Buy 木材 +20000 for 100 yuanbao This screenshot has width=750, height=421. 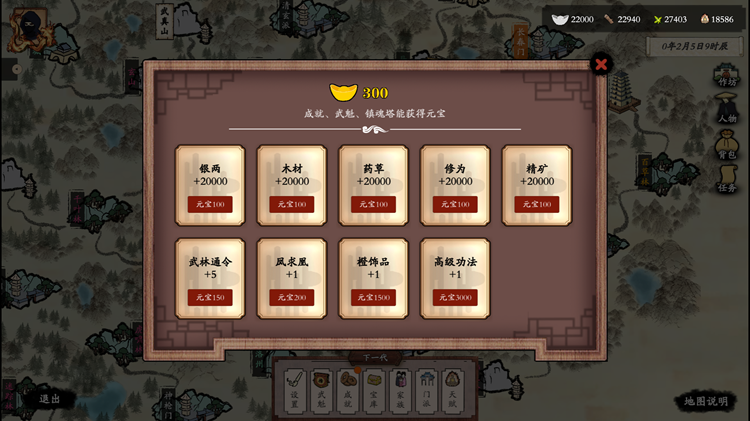(292, 204)
